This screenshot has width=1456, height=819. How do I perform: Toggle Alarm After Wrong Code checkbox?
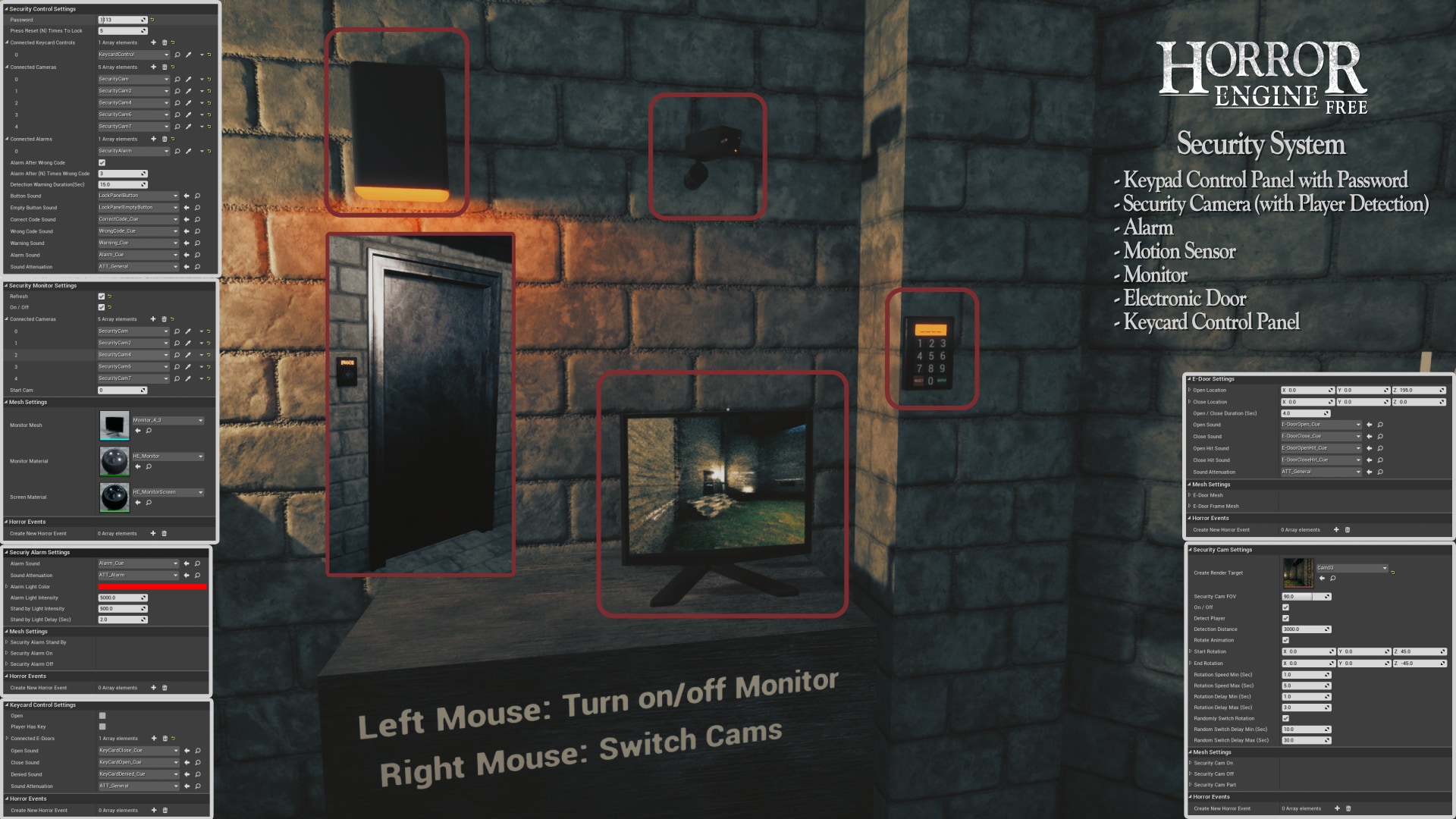[x=100, y=162]
